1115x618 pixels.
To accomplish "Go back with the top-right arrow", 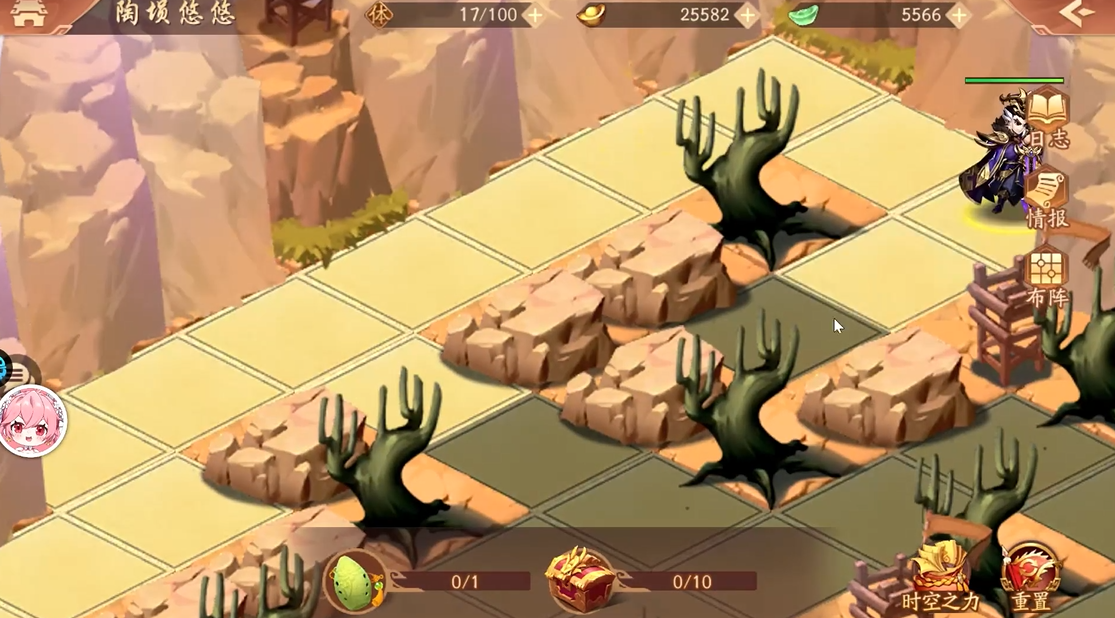I will [1077, 13].
